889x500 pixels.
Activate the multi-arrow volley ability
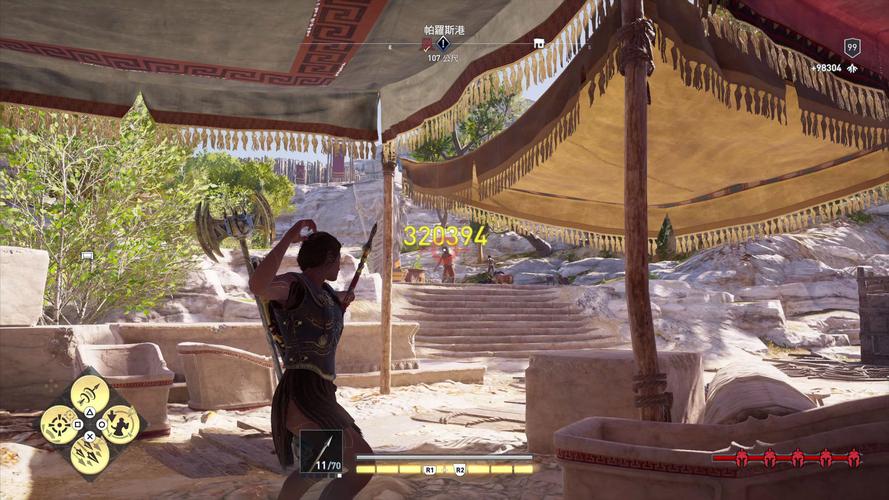pos(89,456)
